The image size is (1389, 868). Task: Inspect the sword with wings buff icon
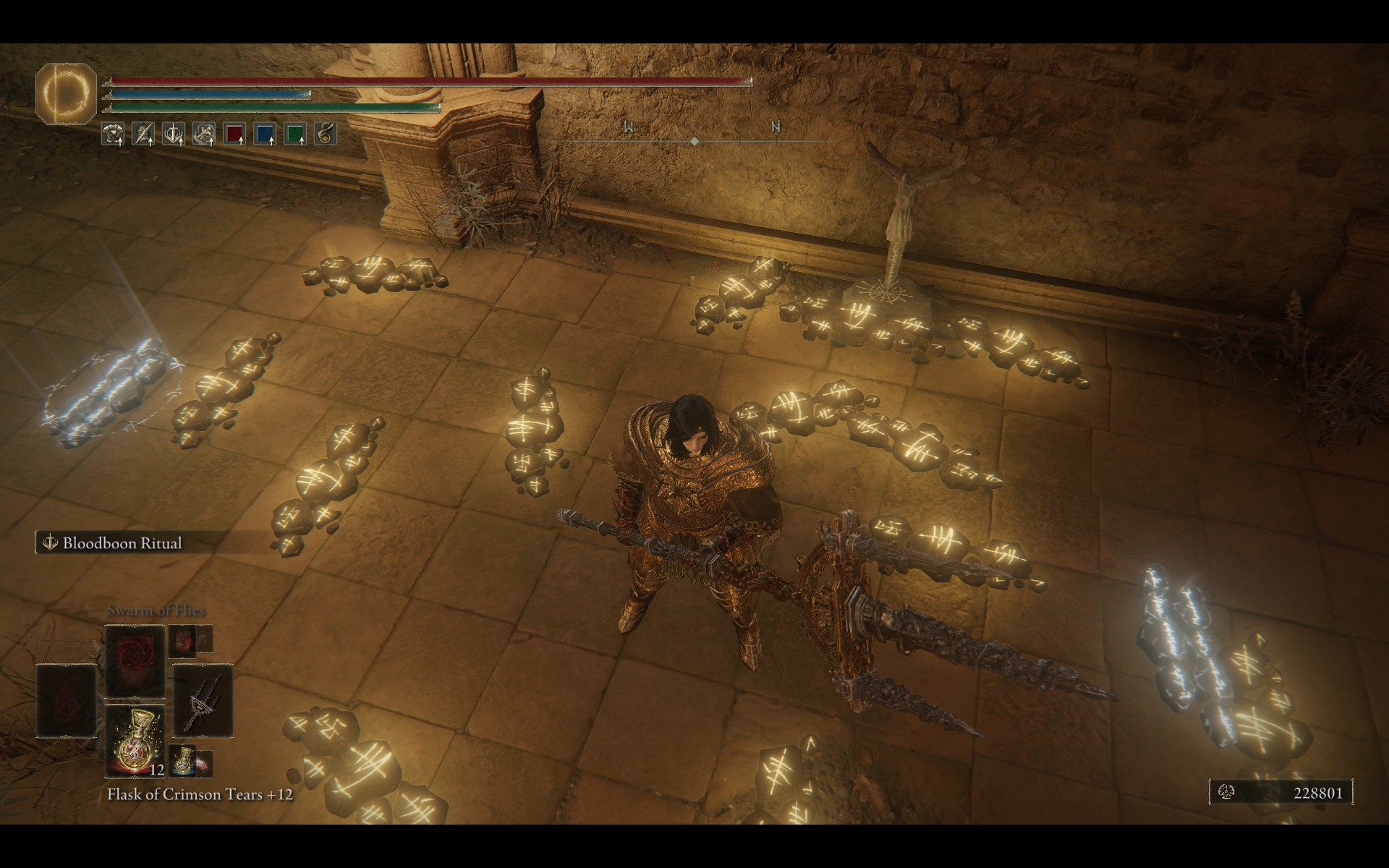pos(174,134)
